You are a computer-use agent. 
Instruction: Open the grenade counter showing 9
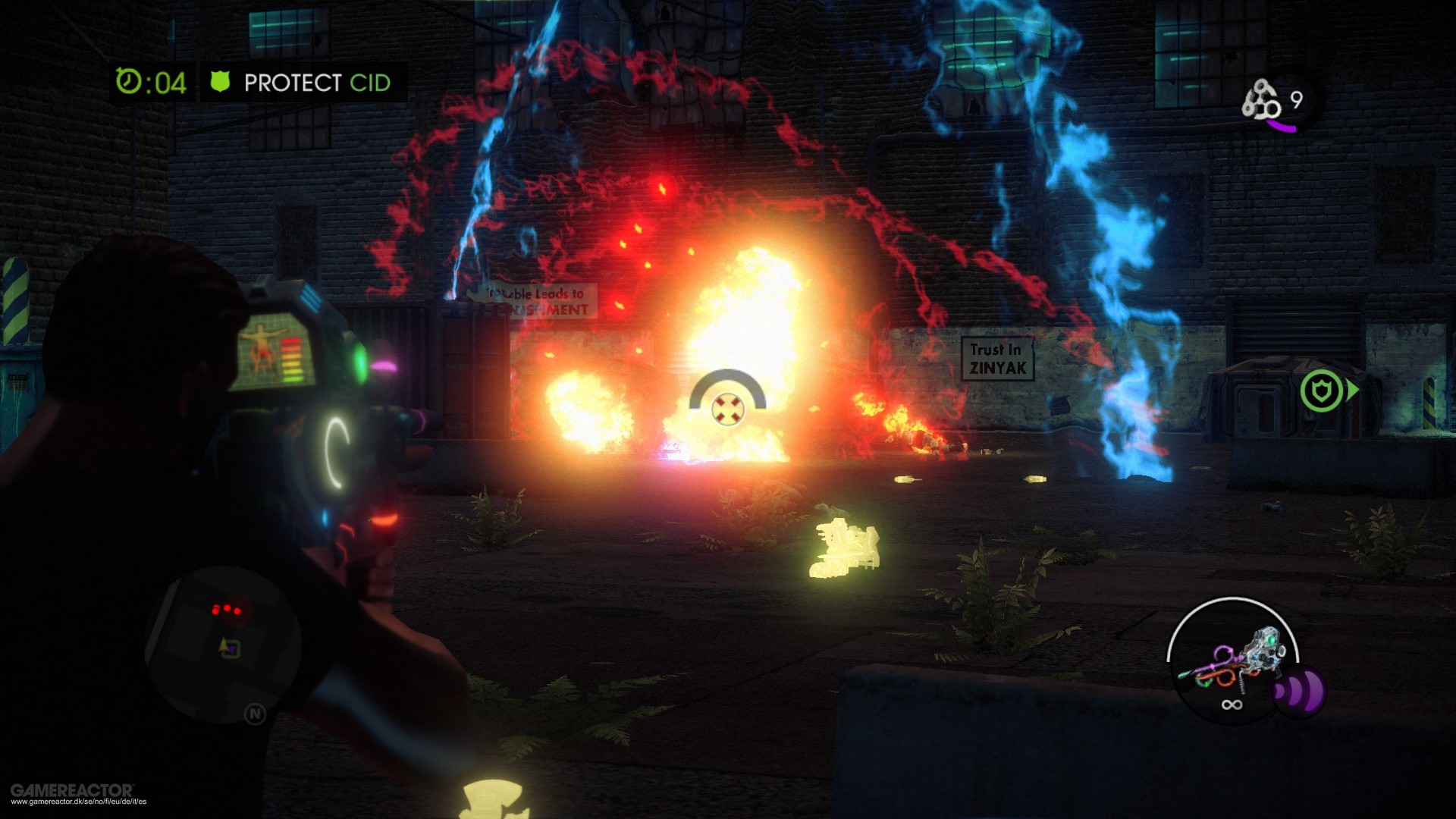coord(1297,99)
